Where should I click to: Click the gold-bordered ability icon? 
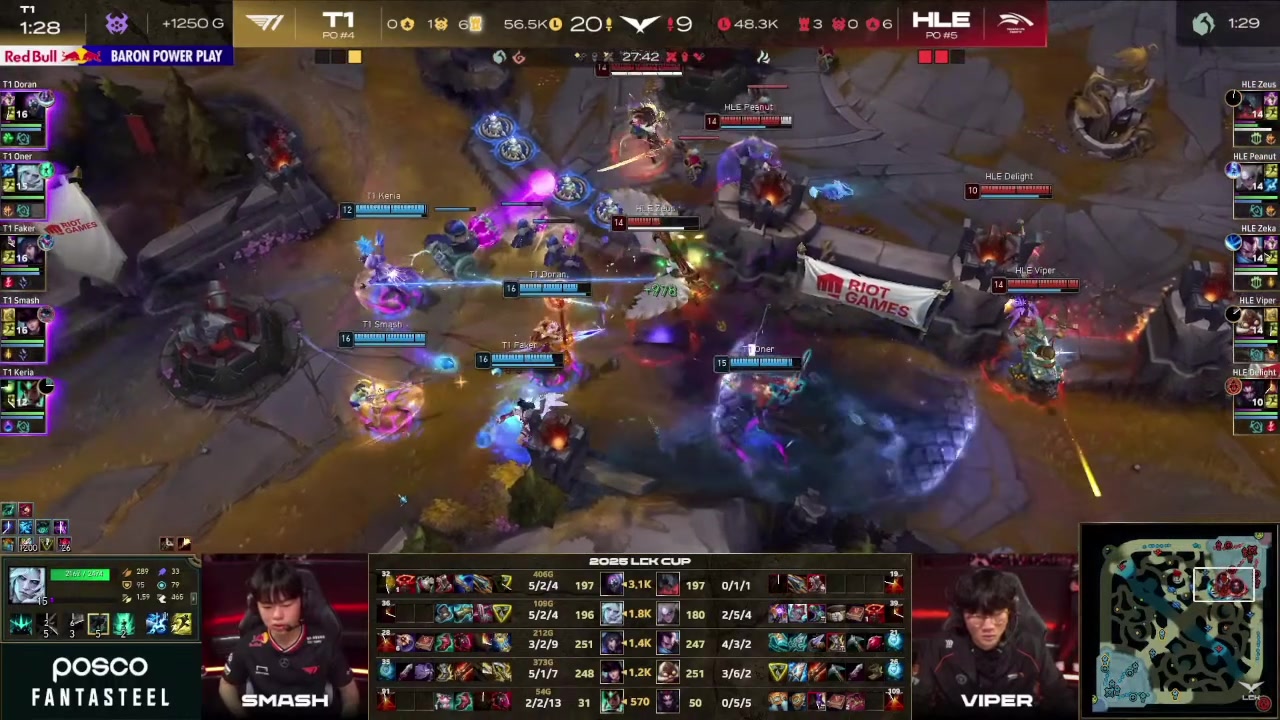click(x=98, y=624)
